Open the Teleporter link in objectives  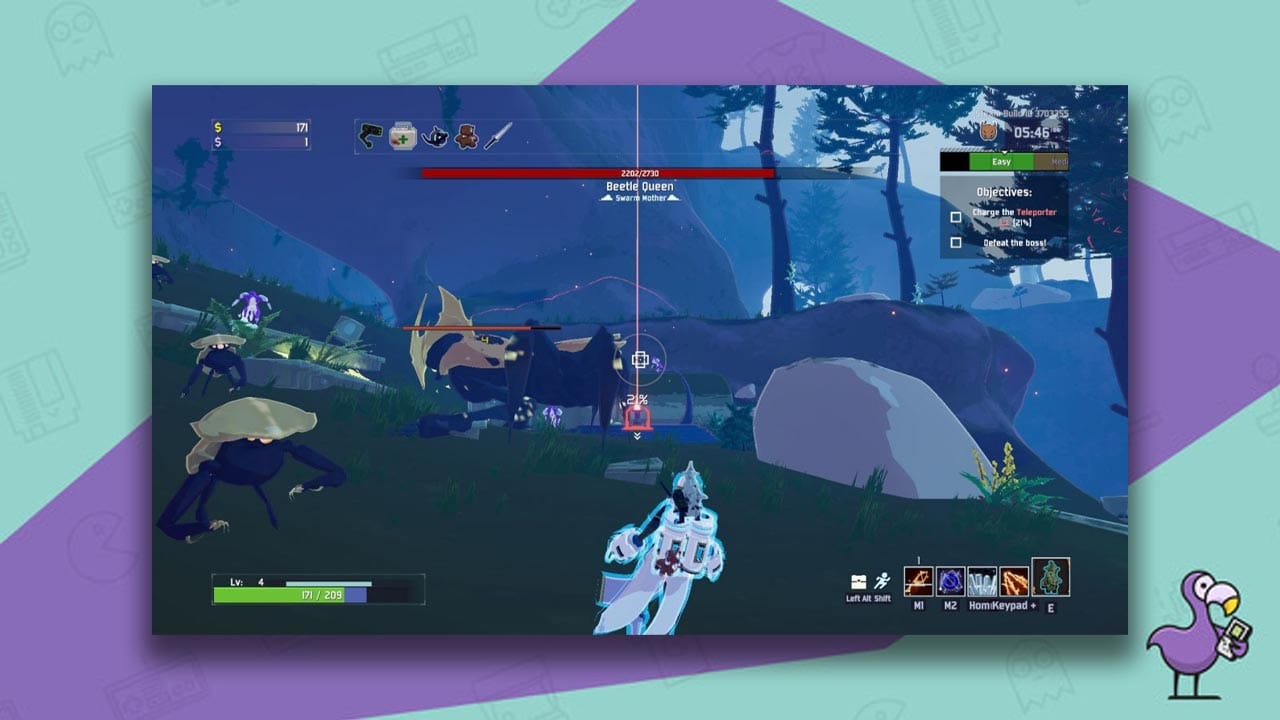tap(1036, 212)
